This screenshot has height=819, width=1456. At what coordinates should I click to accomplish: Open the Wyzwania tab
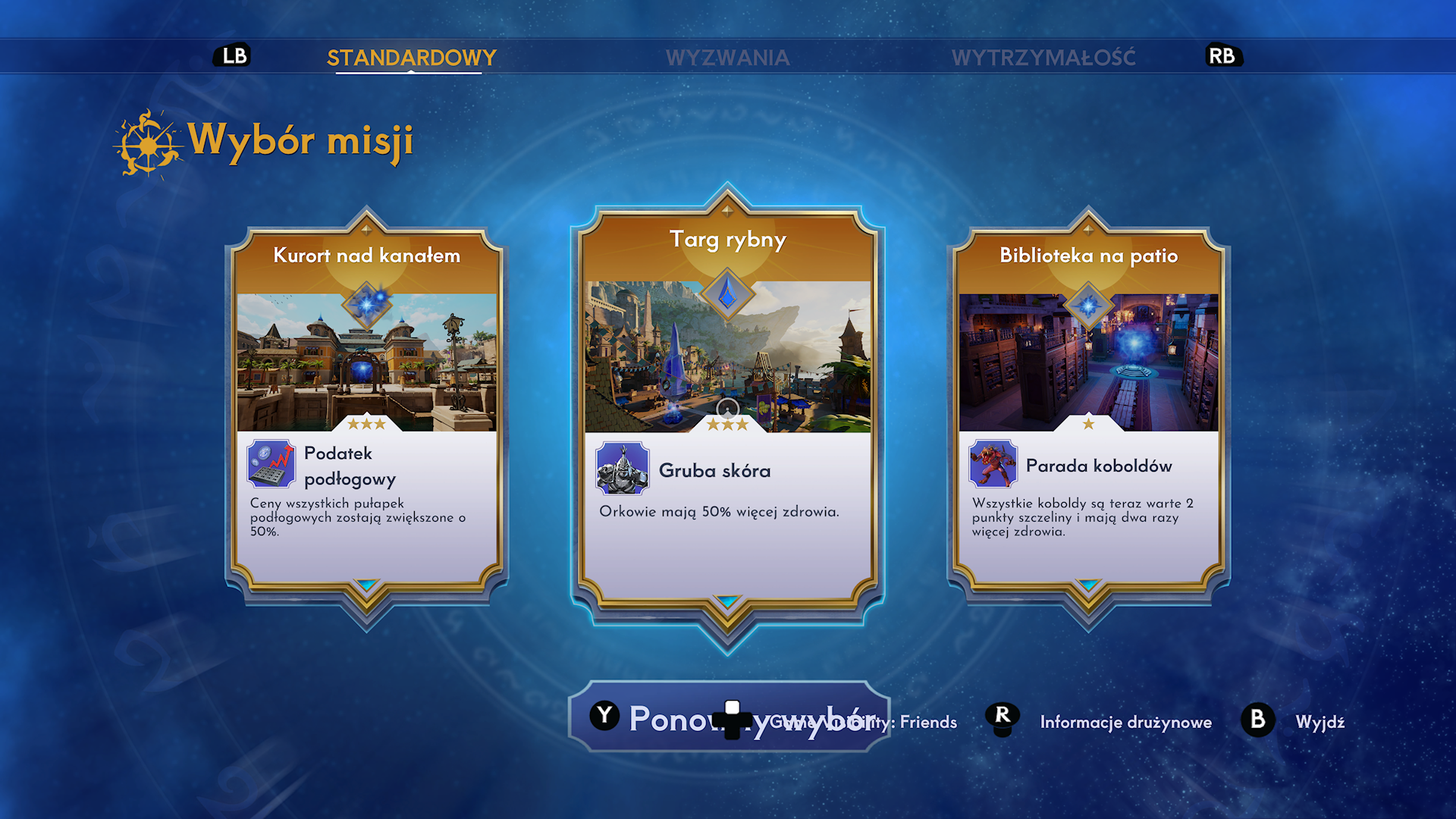[727, 58]
